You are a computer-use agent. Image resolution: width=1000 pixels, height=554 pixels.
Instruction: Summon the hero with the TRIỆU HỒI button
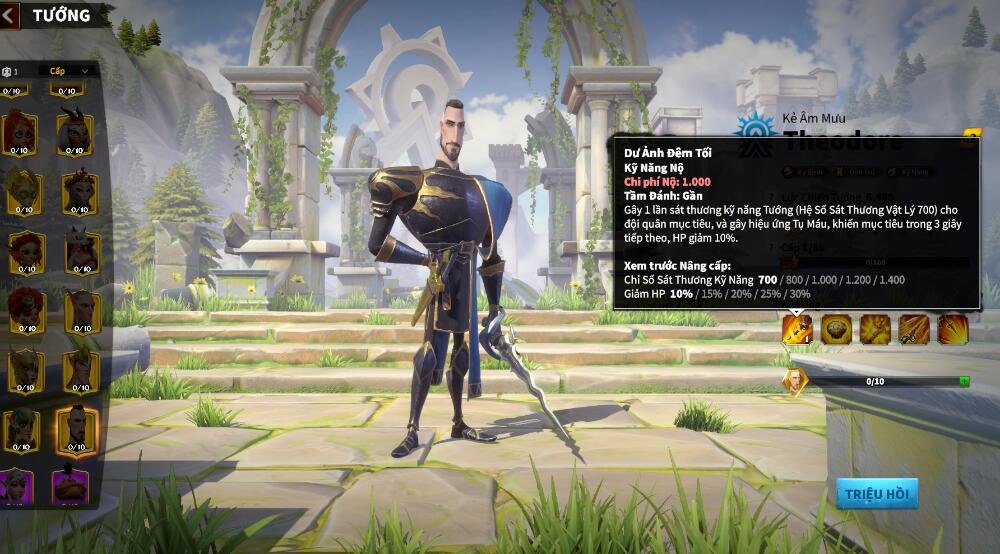[876, 493]
